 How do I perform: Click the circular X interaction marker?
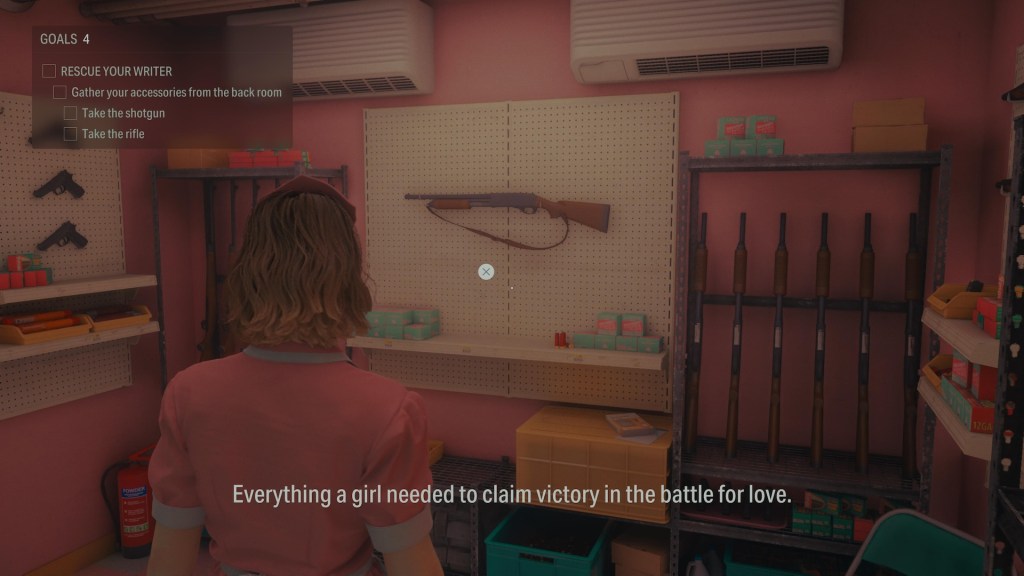tap(486, 271)
